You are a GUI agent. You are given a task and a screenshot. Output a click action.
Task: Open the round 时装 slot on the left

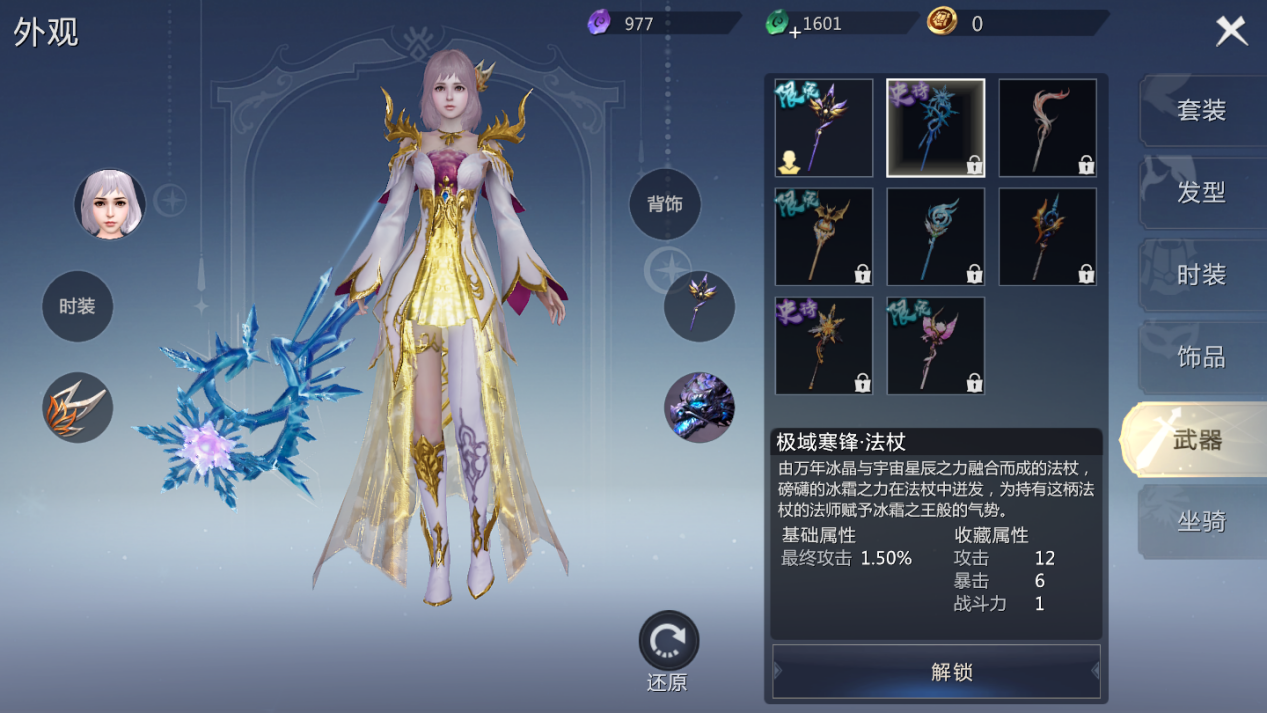tap(77, 306)
